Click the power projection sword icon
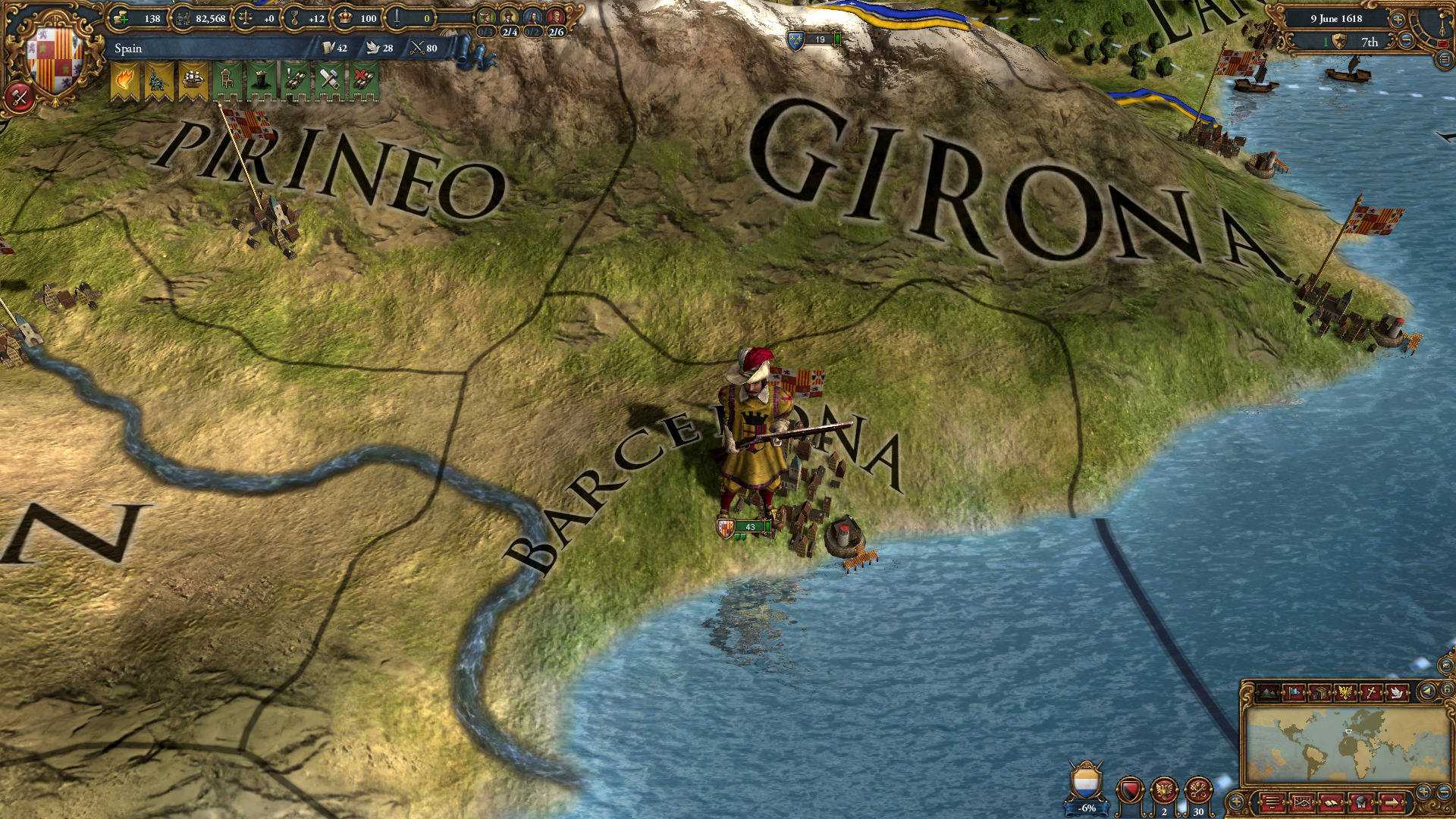Viewport: 1456px width, 819px height. point(397,17)
